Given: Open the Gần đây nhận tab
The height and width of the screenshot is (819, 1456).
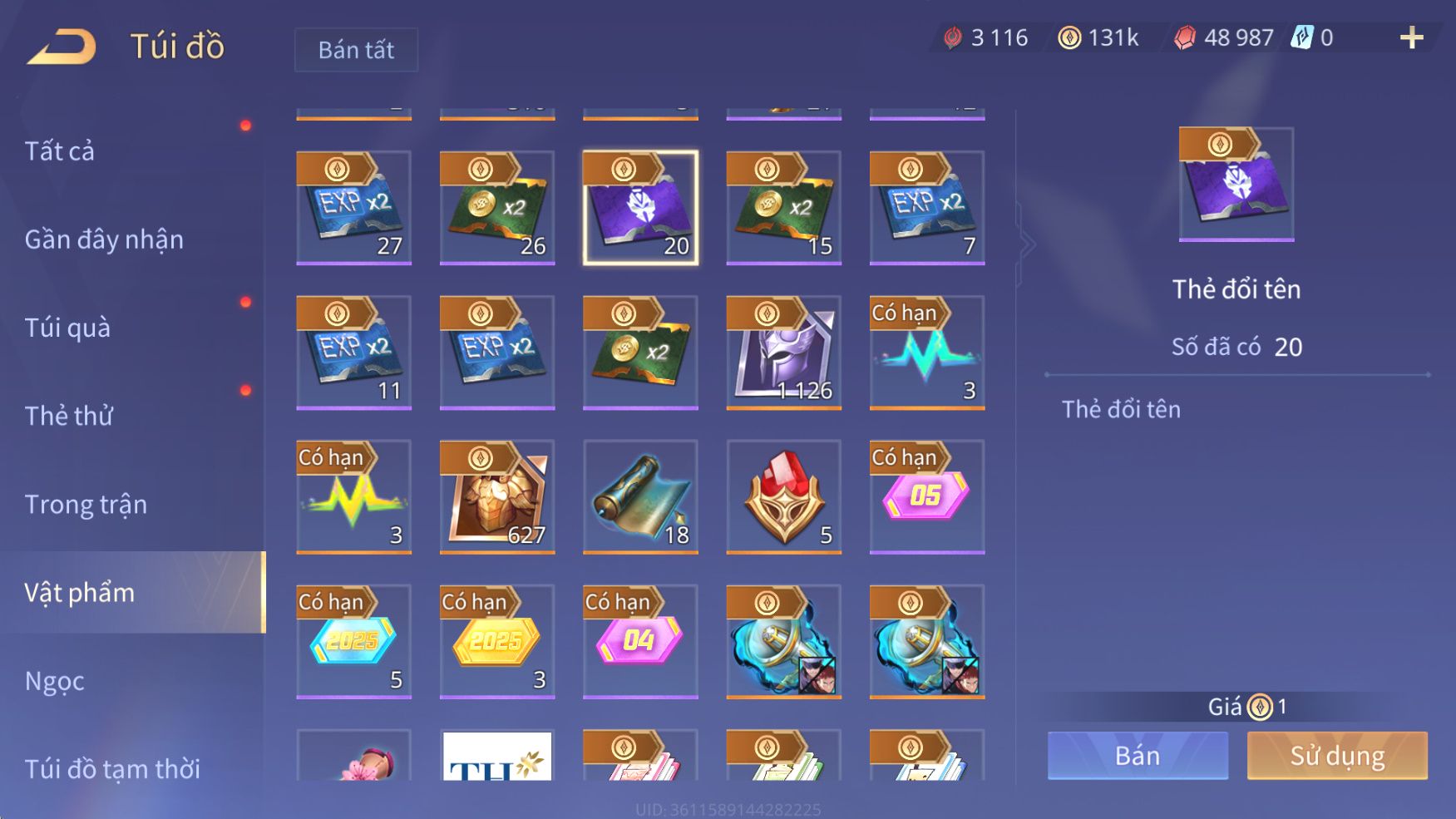Looking at the screenshot, I should (x=104, y=239).
